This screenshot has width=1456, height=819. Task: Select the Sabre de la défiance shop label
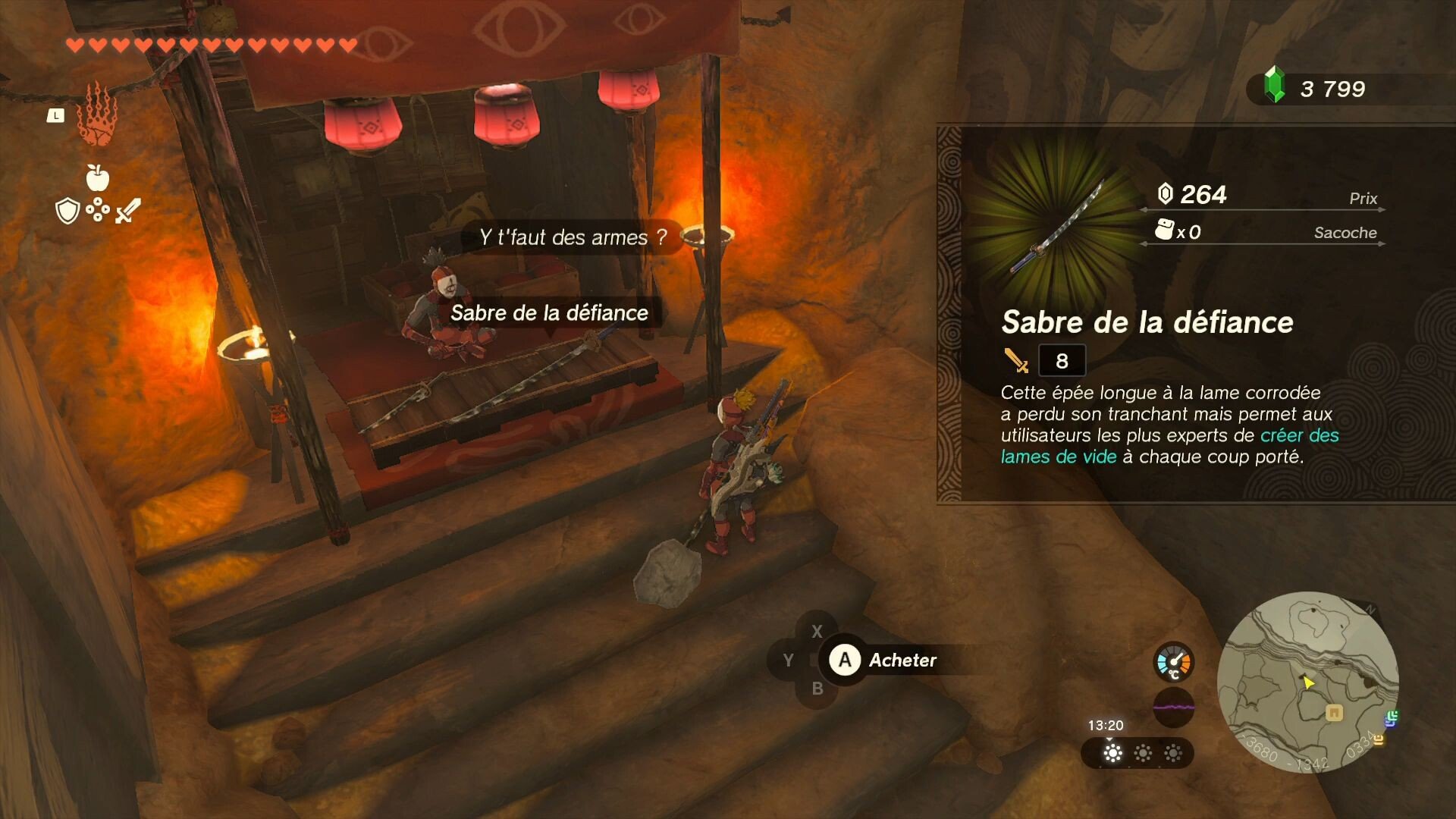(551, 312)
